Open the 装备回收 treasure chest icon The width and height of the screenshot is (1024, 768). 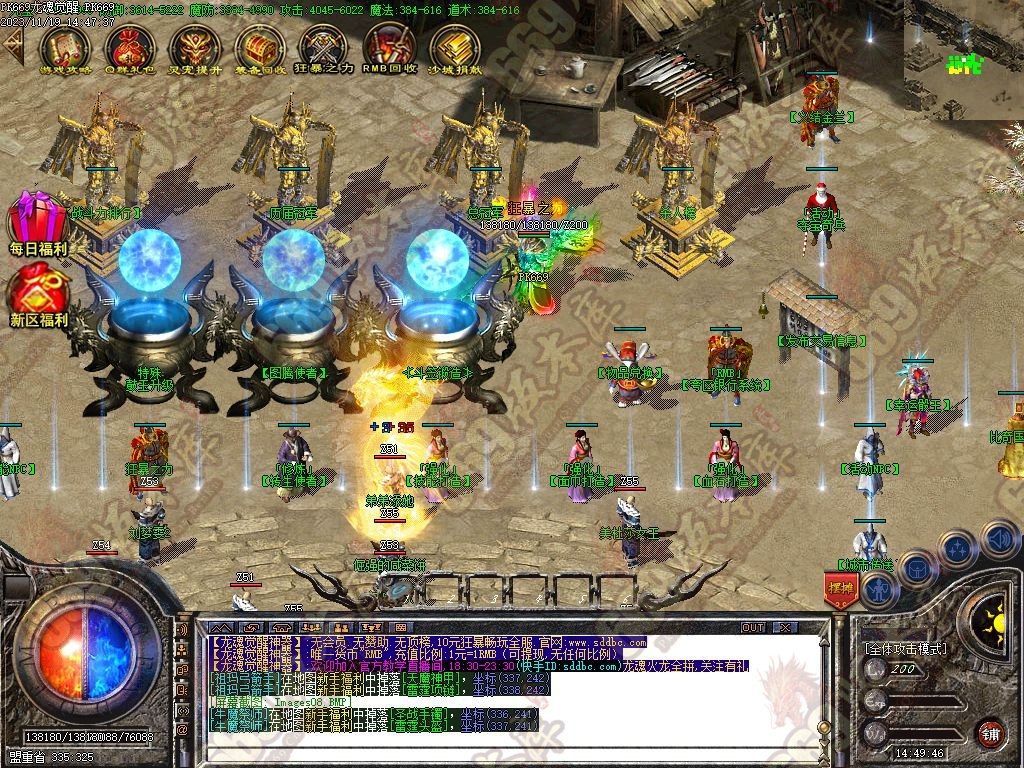pos(260,46)
